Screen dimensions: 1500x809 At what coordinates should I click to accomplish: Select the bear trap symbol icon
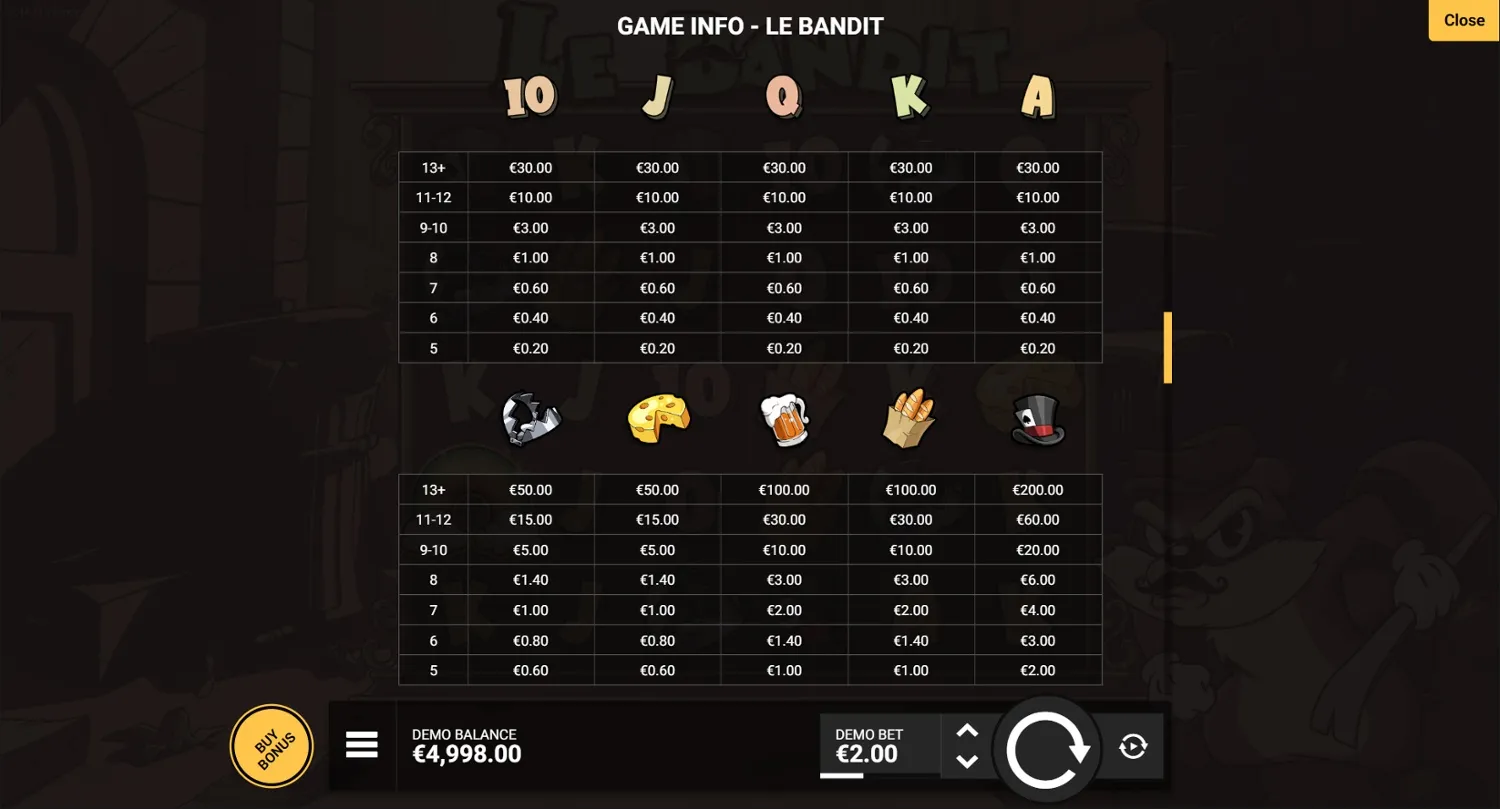pos(530,420)
